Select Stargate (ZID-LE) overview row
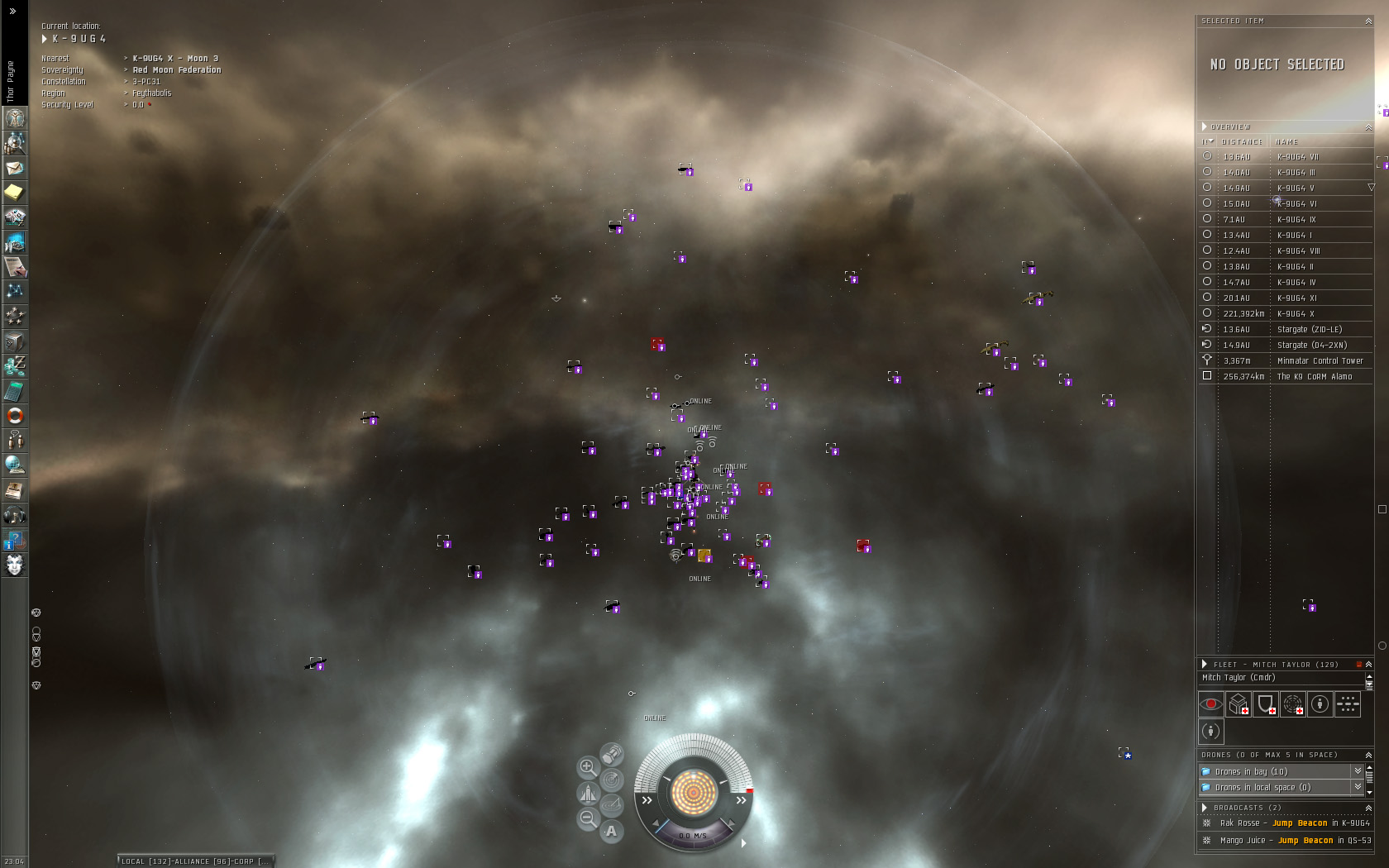The height and width of the screenshot is (868, 1389). (x=1311, y=329)
